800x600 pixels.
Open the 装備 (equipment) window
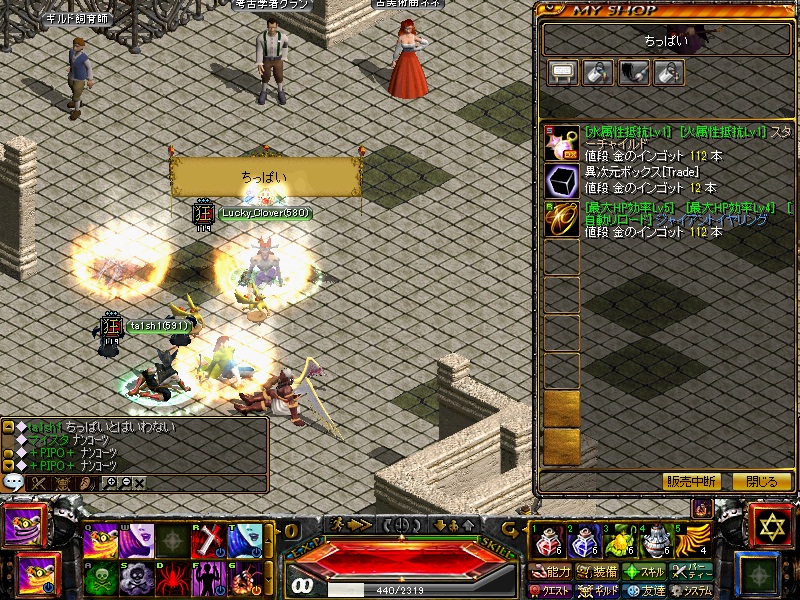pyautogui.click(x=598, y=572)
